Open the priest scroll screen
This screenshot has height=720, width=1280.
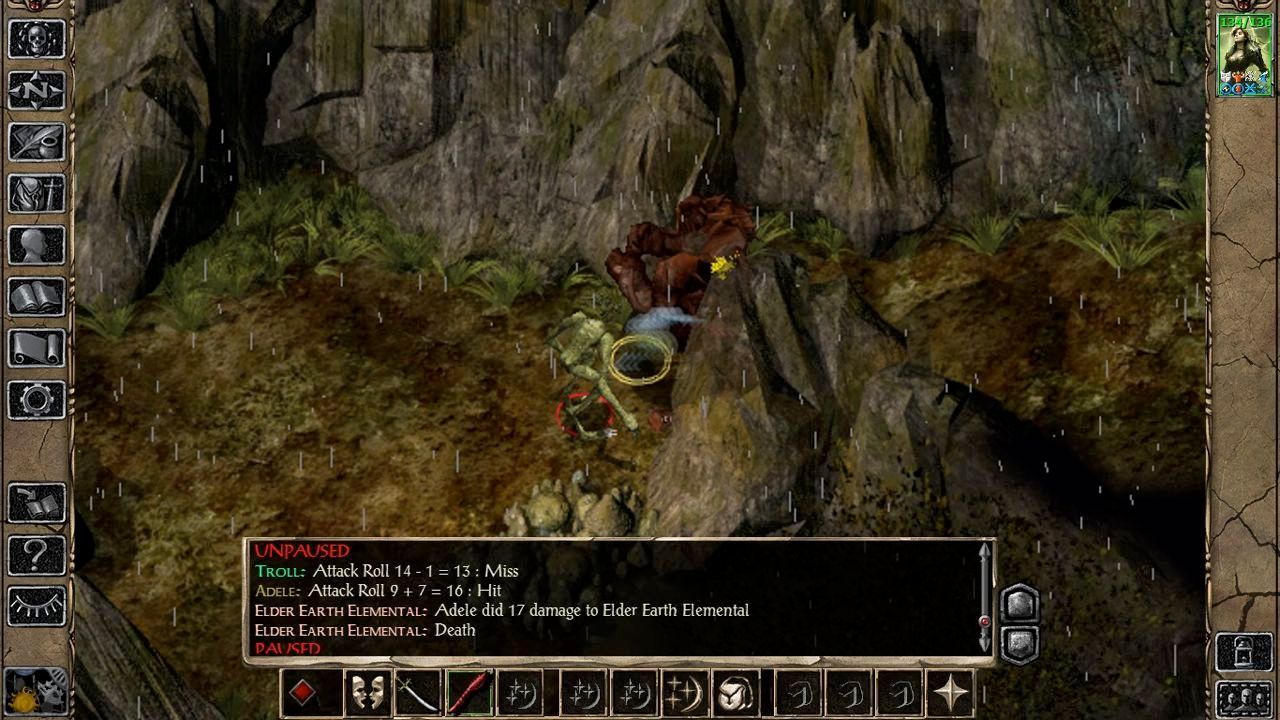click(x=37, y=349)
